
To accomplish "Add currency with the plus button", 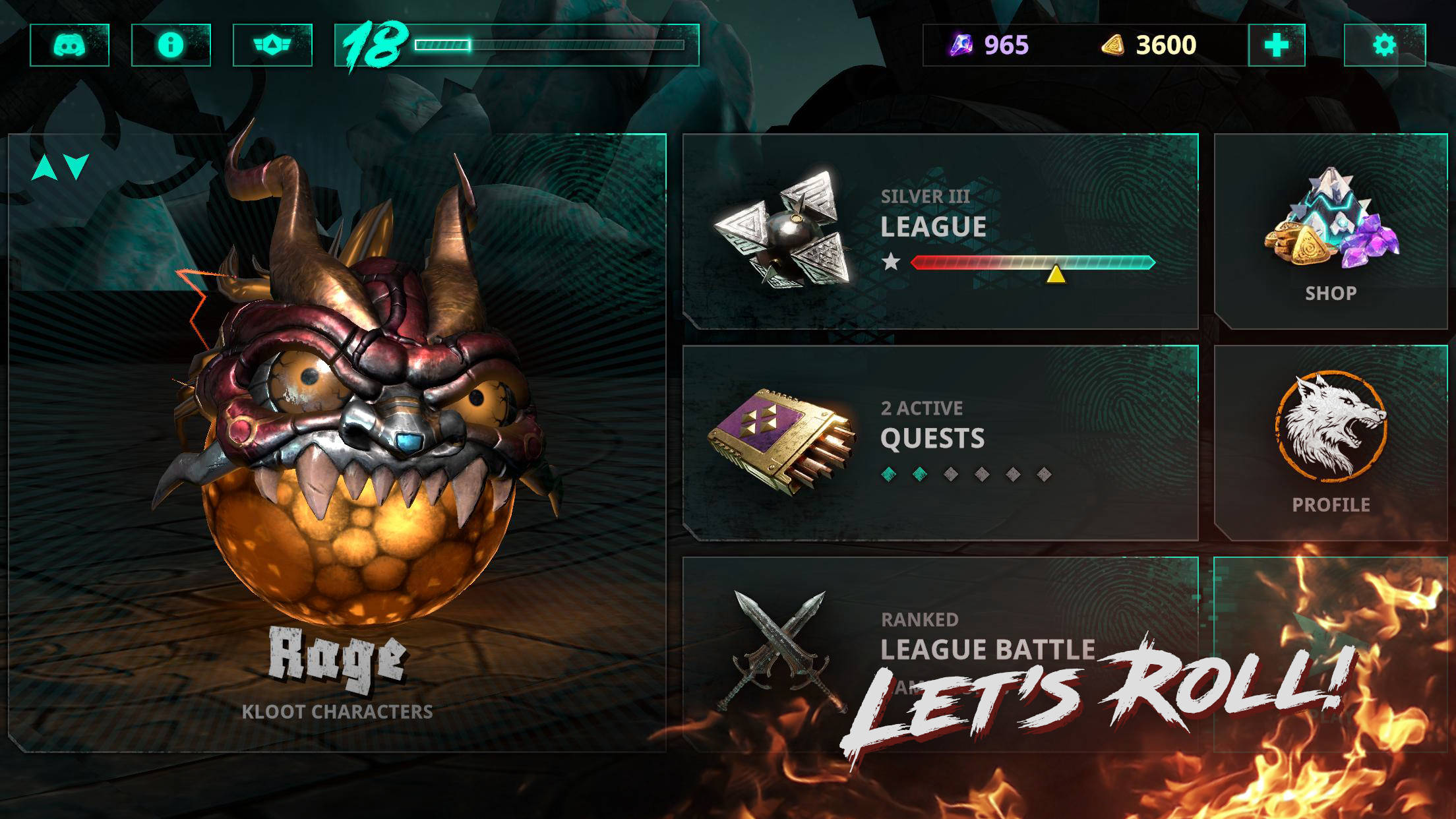I will 1277,45.
